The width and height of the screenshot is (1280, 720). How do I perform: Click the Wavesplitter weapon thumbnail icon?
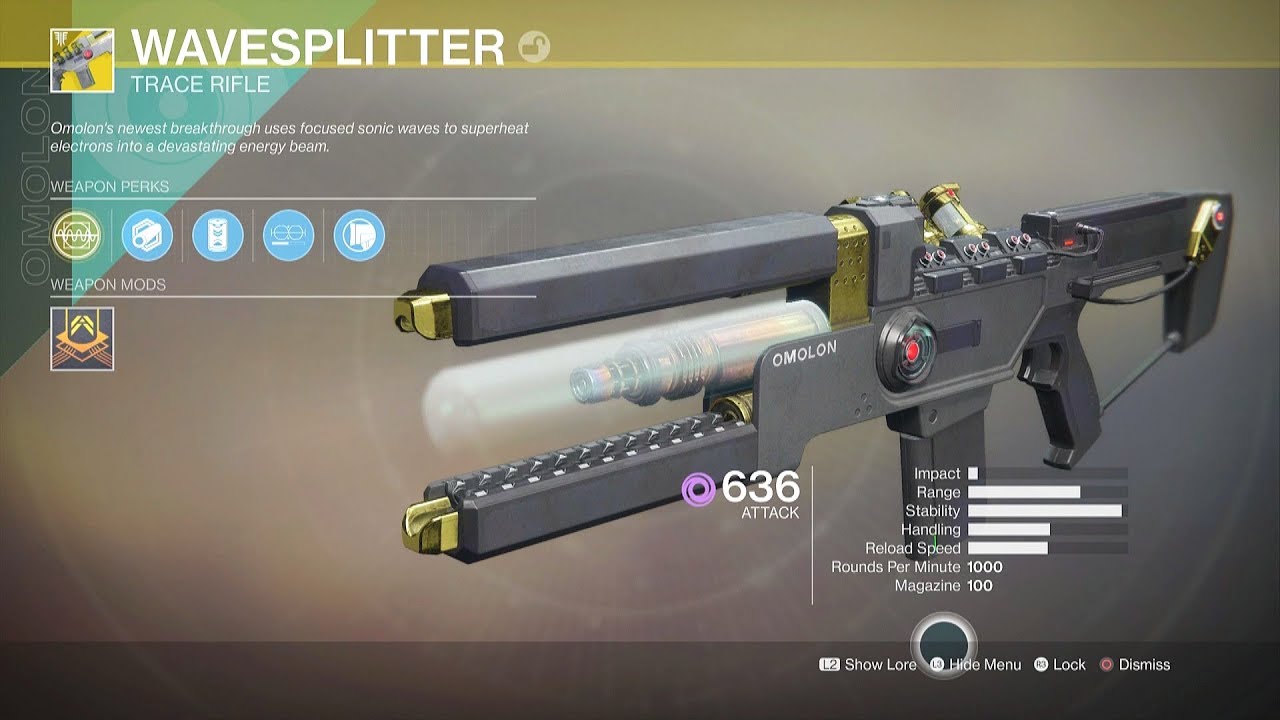(82, 60)
